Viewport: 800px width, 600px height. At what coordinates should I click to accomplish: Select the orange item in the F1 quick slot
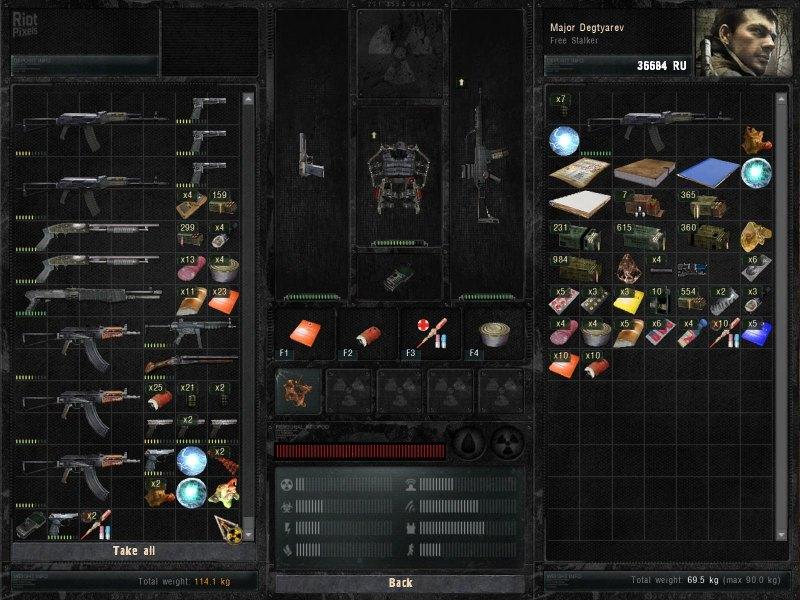pyautogui.click(x=304, y=332)
